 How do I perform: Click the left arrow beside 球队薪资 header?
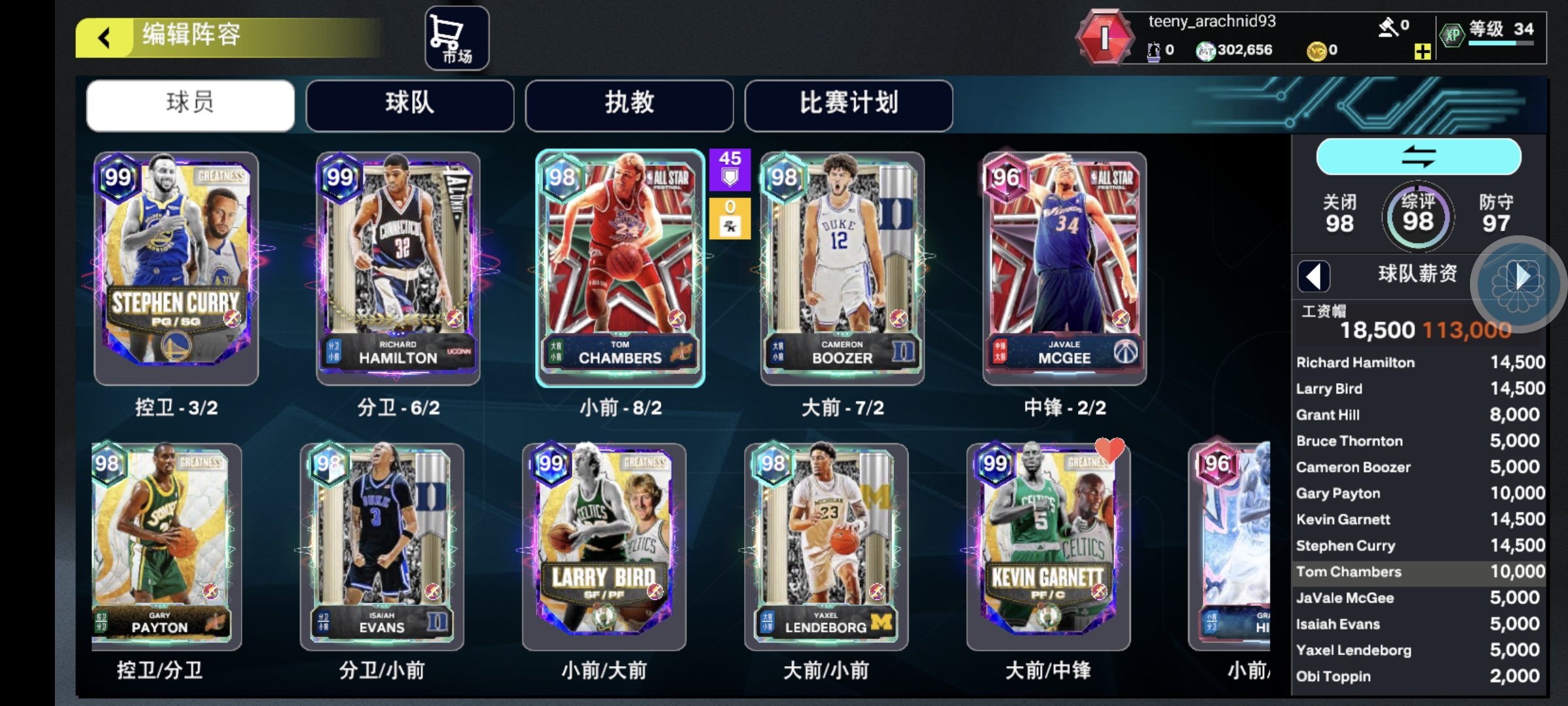click(x=1315, y=276)
